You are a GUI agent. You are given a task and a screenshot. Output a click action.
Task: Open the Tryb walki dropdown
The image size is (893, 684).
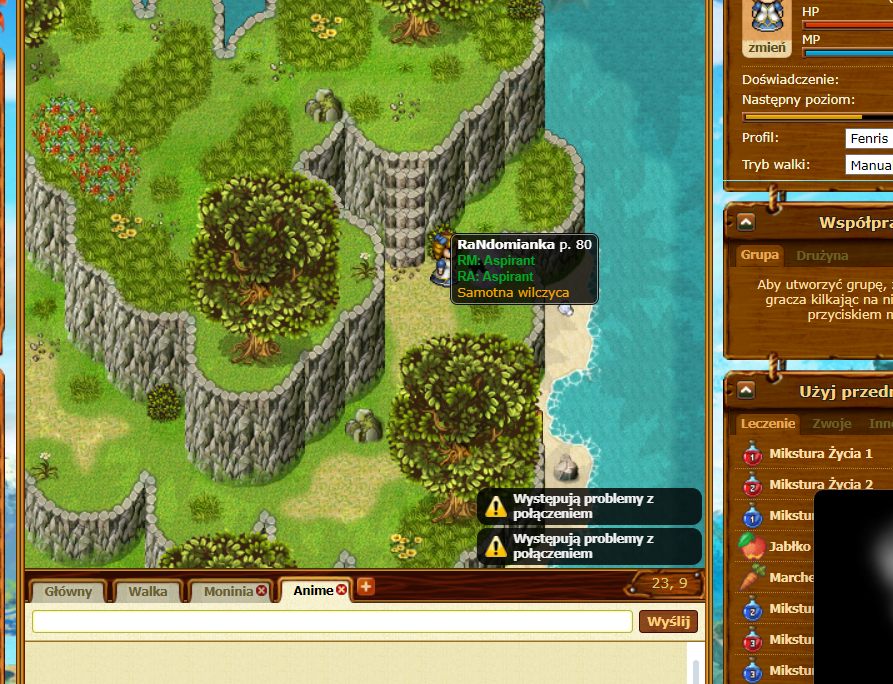point(868,165)
